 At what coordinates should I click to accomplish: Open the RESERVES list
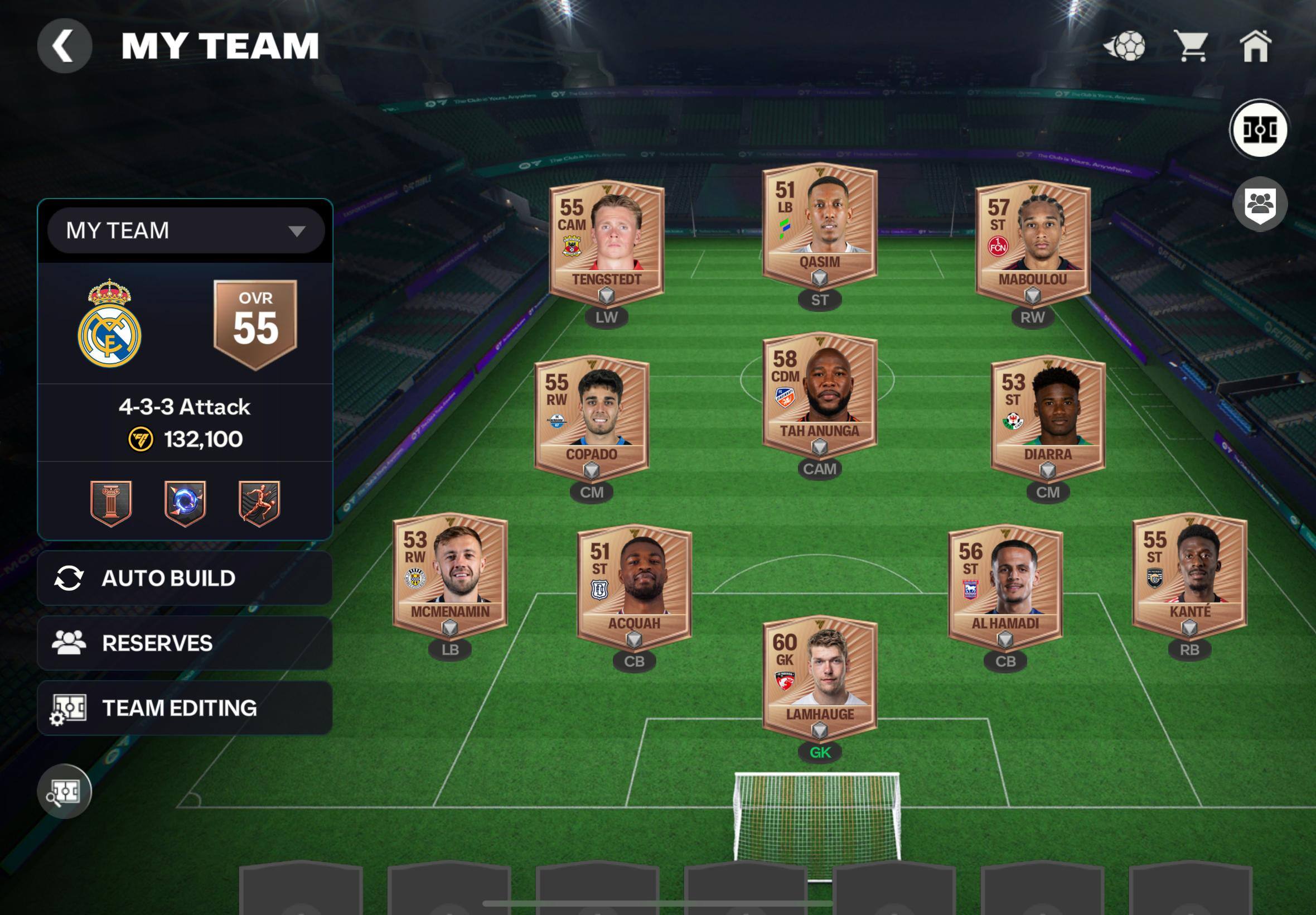point(185,643)
